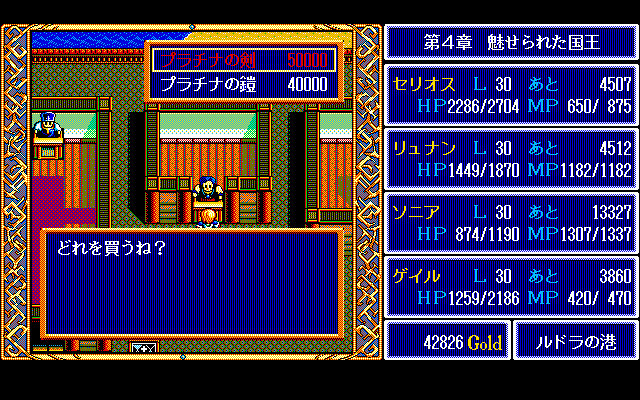
Task: Pick リュナン in the party list
Action: [x=510, y=158]
